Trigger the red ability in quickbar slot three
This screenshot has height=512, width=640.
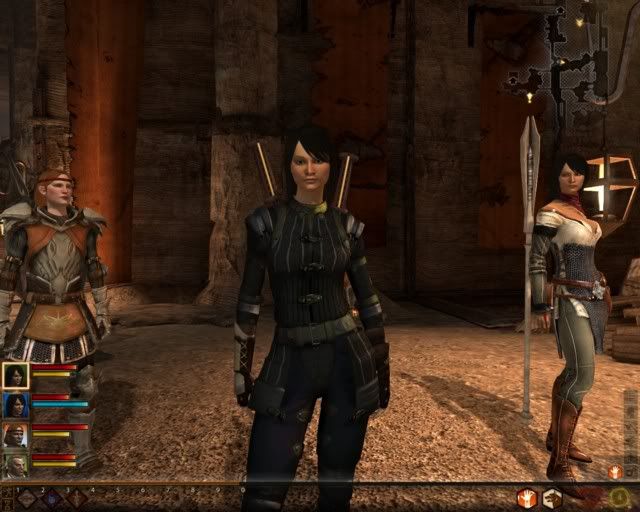tap(77, 497)
